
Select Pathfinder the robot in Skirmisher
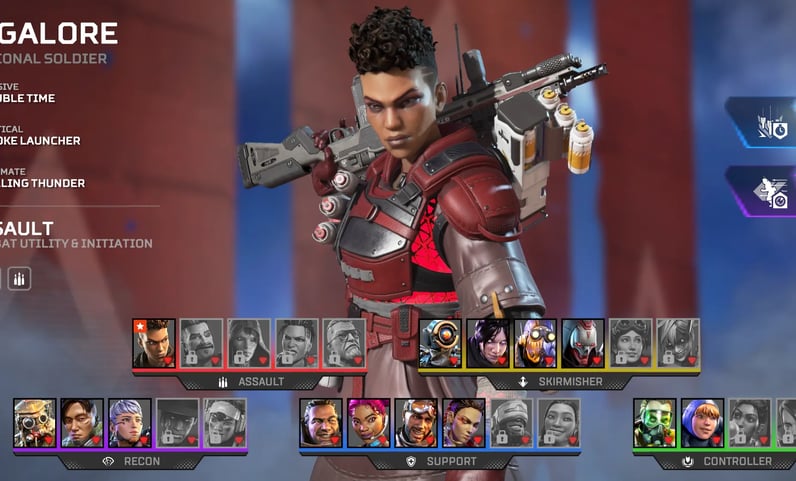pyautogui.click(x=440, y=343)
